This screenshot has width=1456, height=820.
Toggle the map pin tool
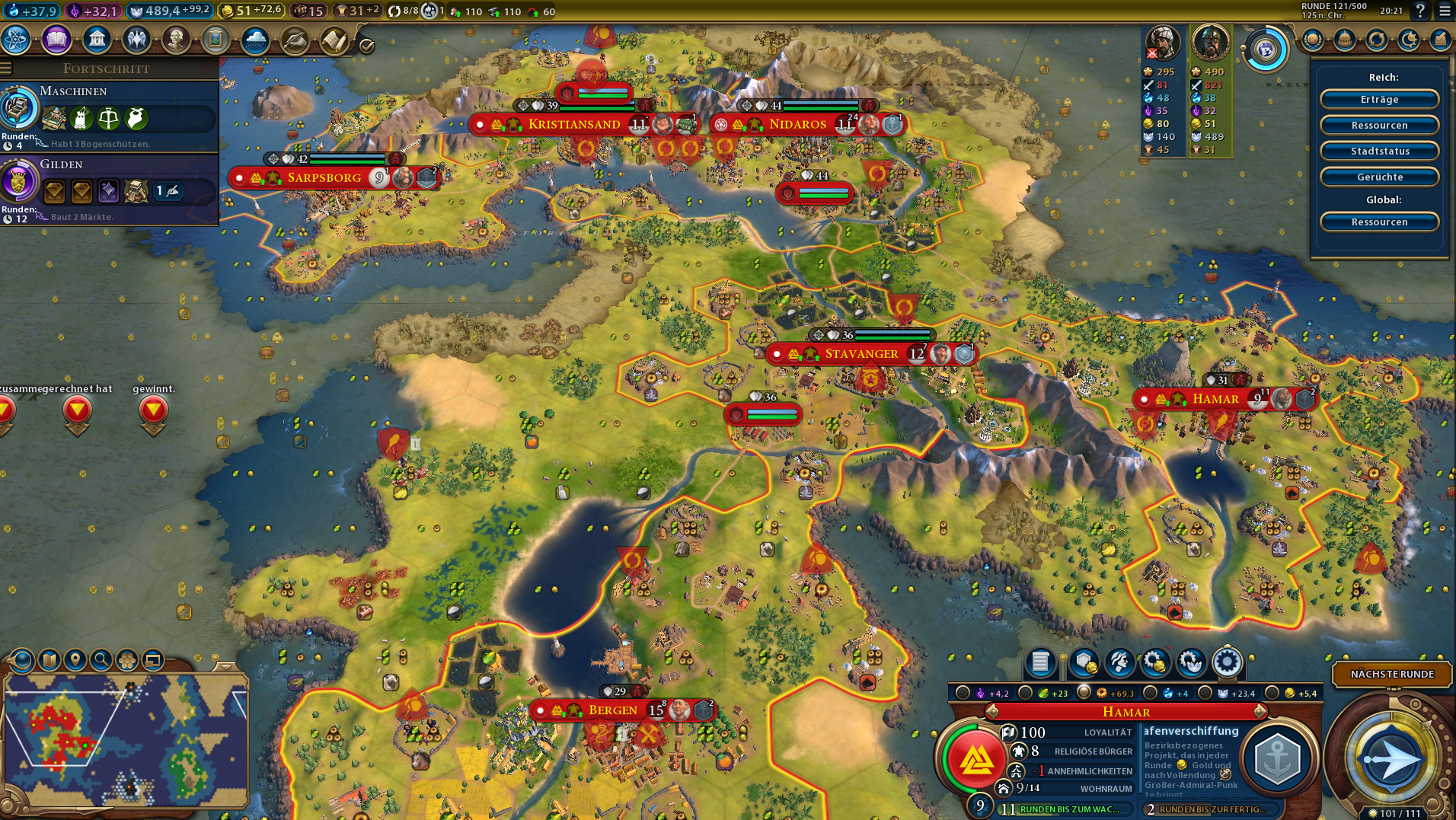[x=75, y=659]
